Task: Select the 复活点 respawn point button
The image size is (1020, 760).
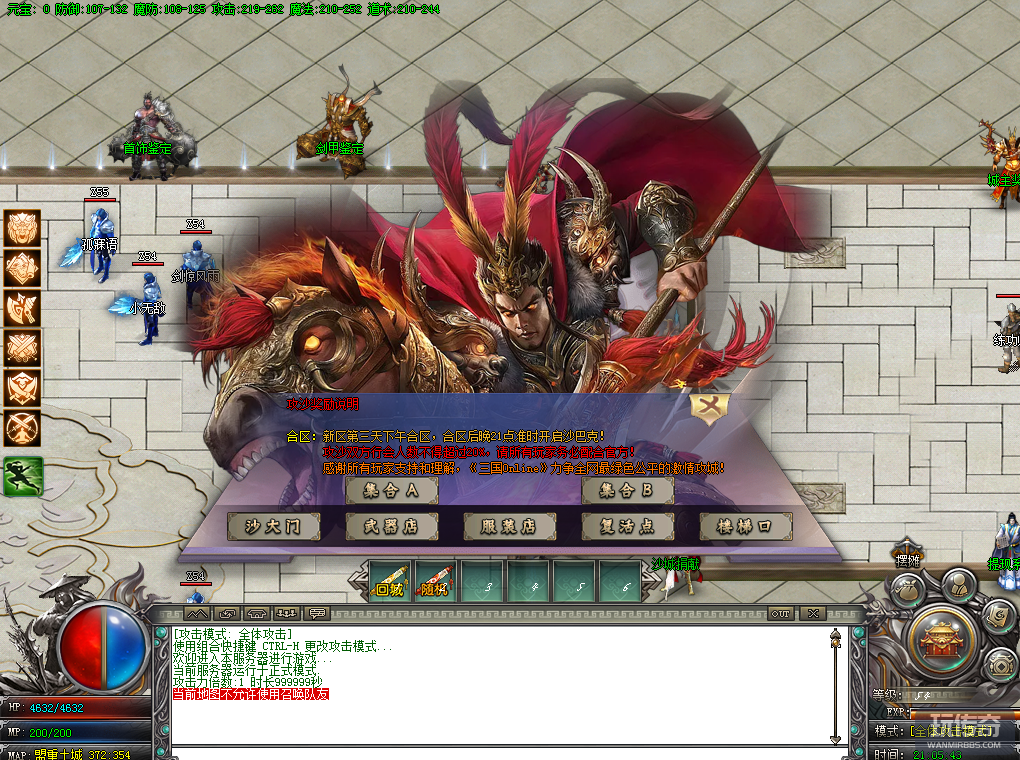Action: [627, 527]
